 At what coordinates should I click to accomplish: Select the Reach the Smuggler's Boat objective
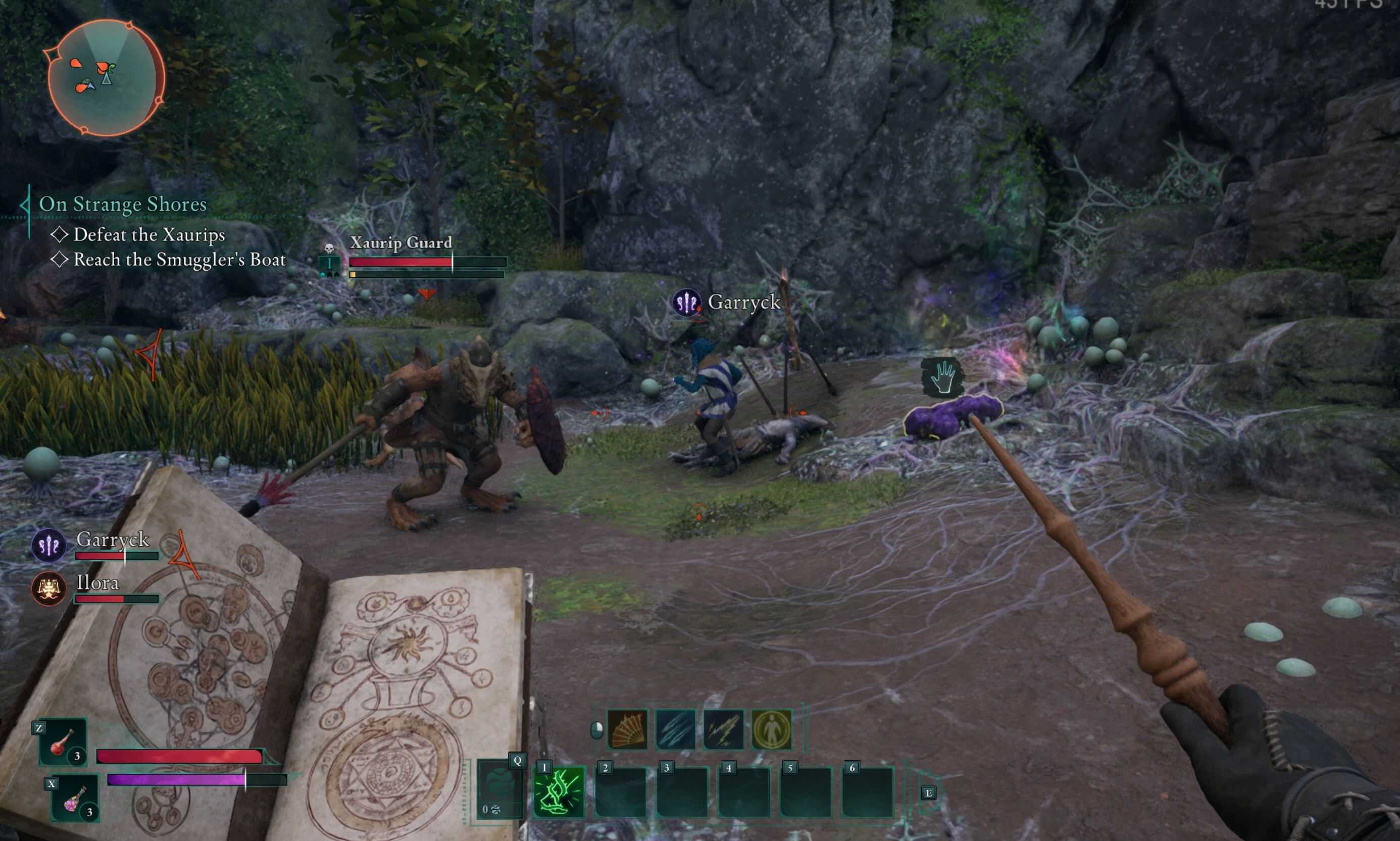(179, 260)
